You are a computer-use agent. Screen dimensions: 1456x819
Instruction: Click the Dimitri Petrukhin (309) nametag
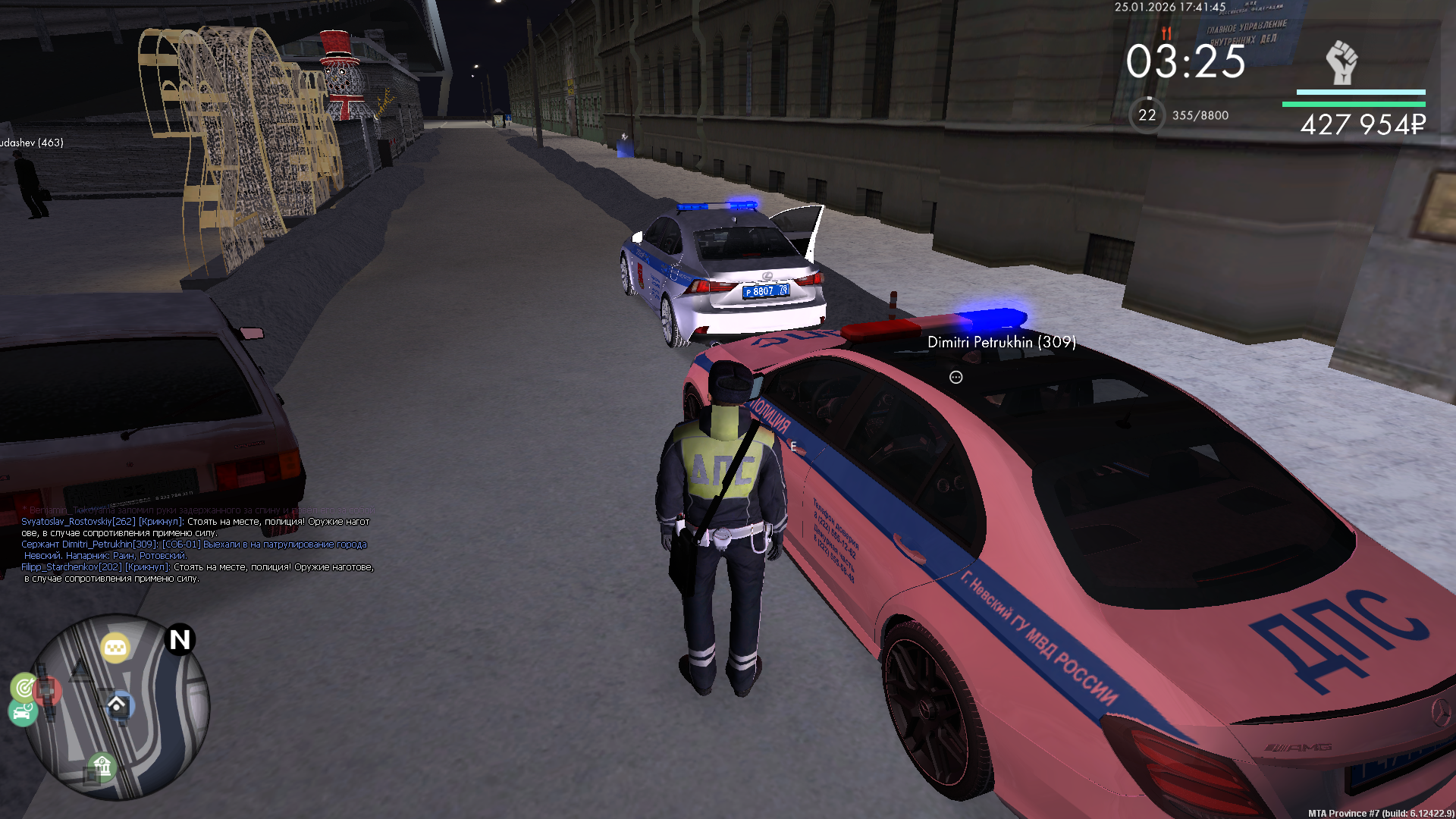click(x=1001, y=342)
